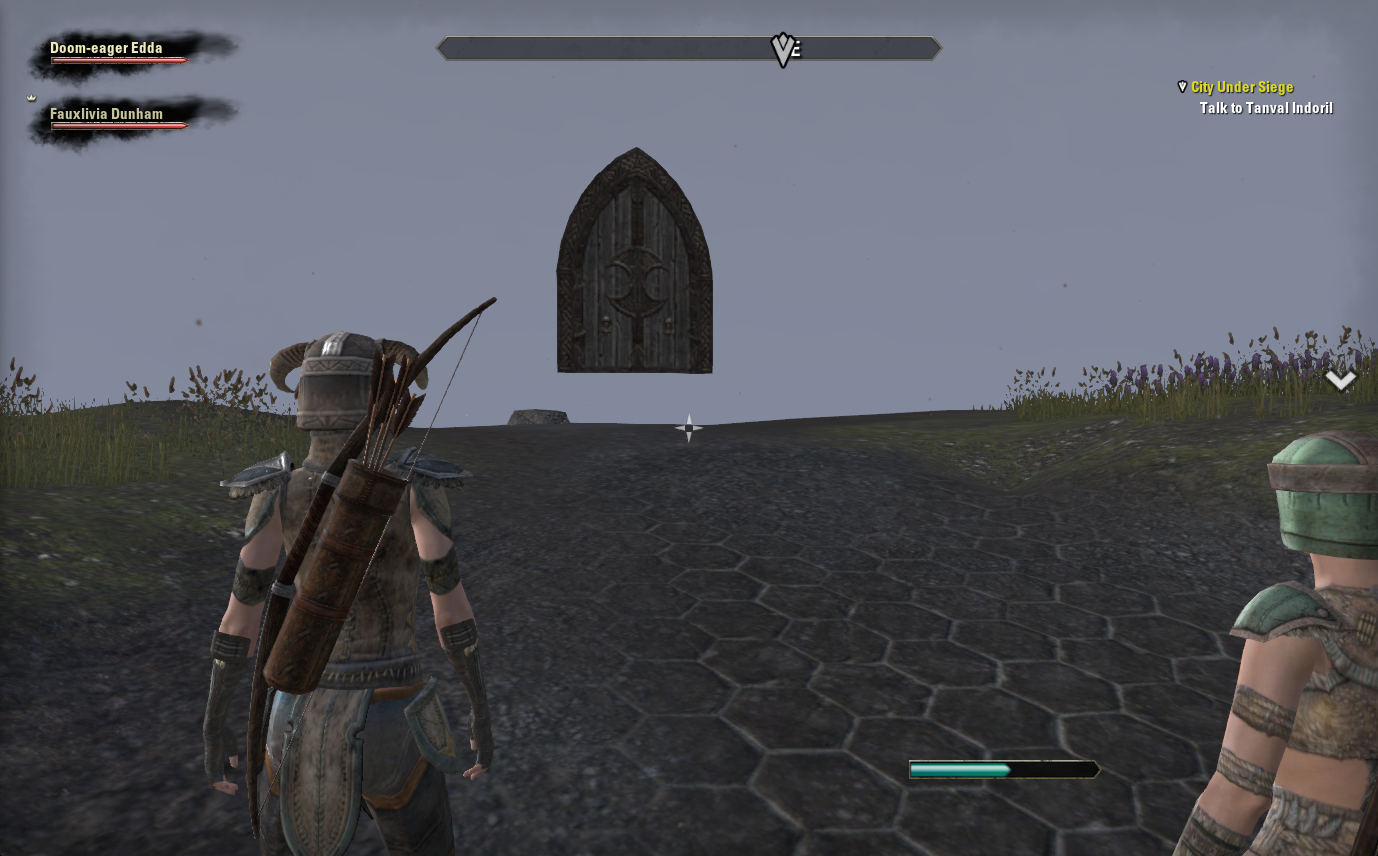Open the City Under Siege quest entry

click(1241, 88)
